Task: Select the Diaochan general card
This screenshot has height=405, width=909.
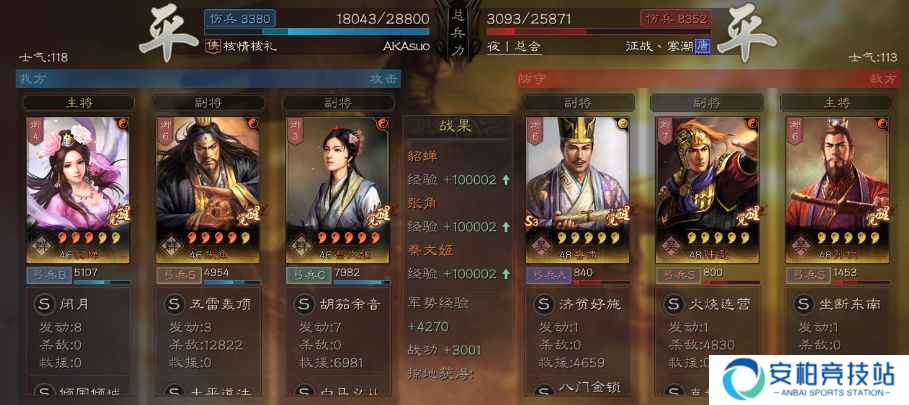Action: pos(78,185)
